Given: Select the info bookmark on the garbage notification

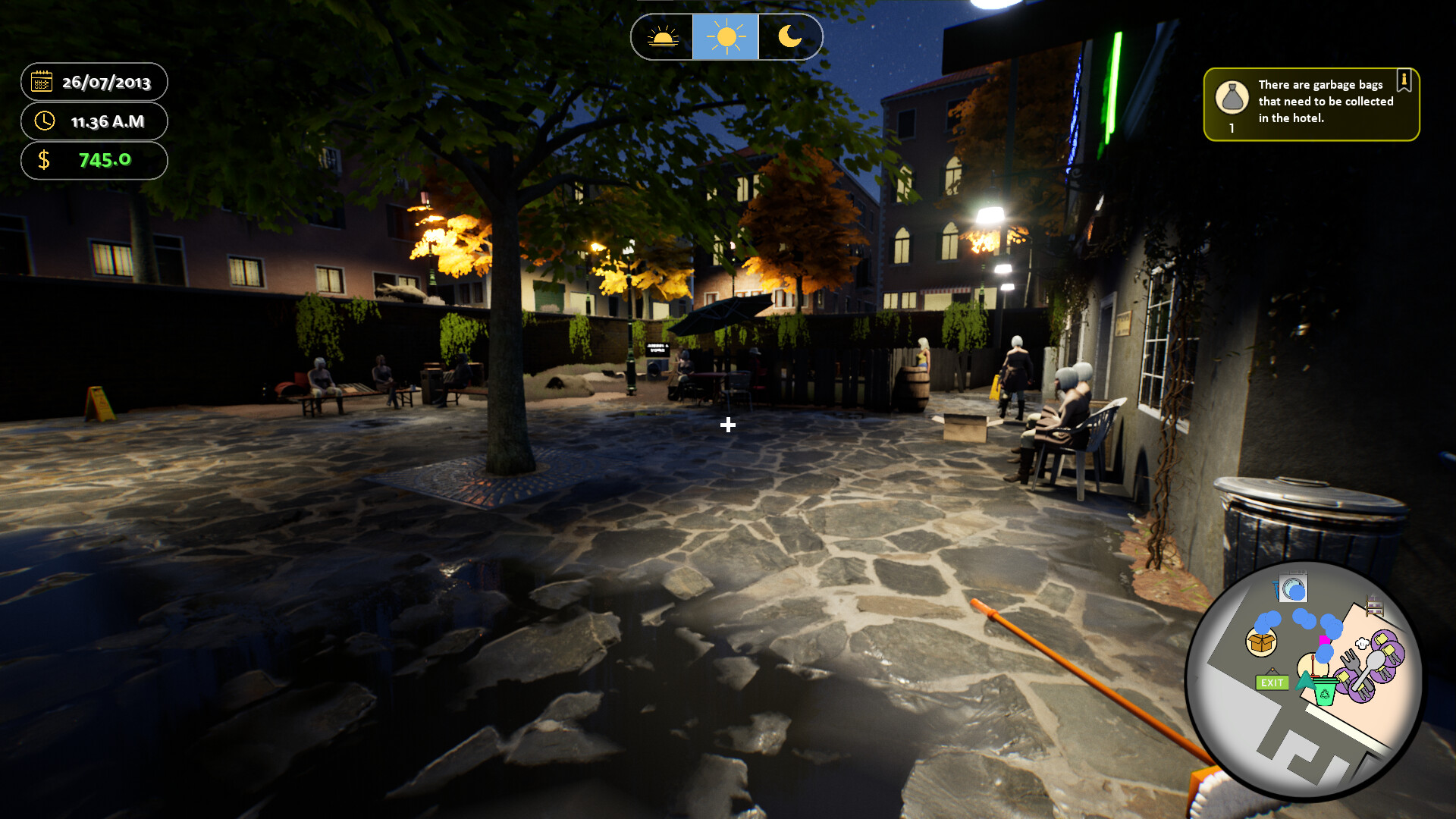Looking at the screenshot, I should point(1404,80).
